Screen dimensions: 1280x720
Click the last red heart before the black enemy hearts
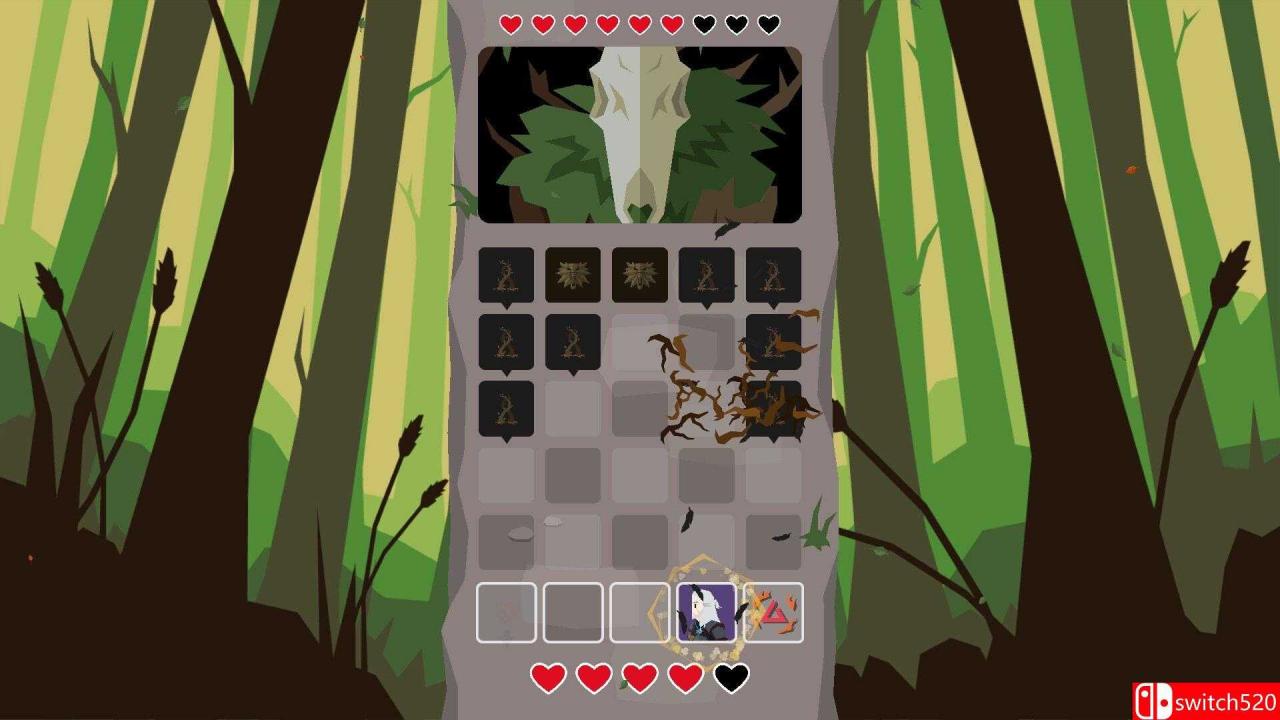670,23
